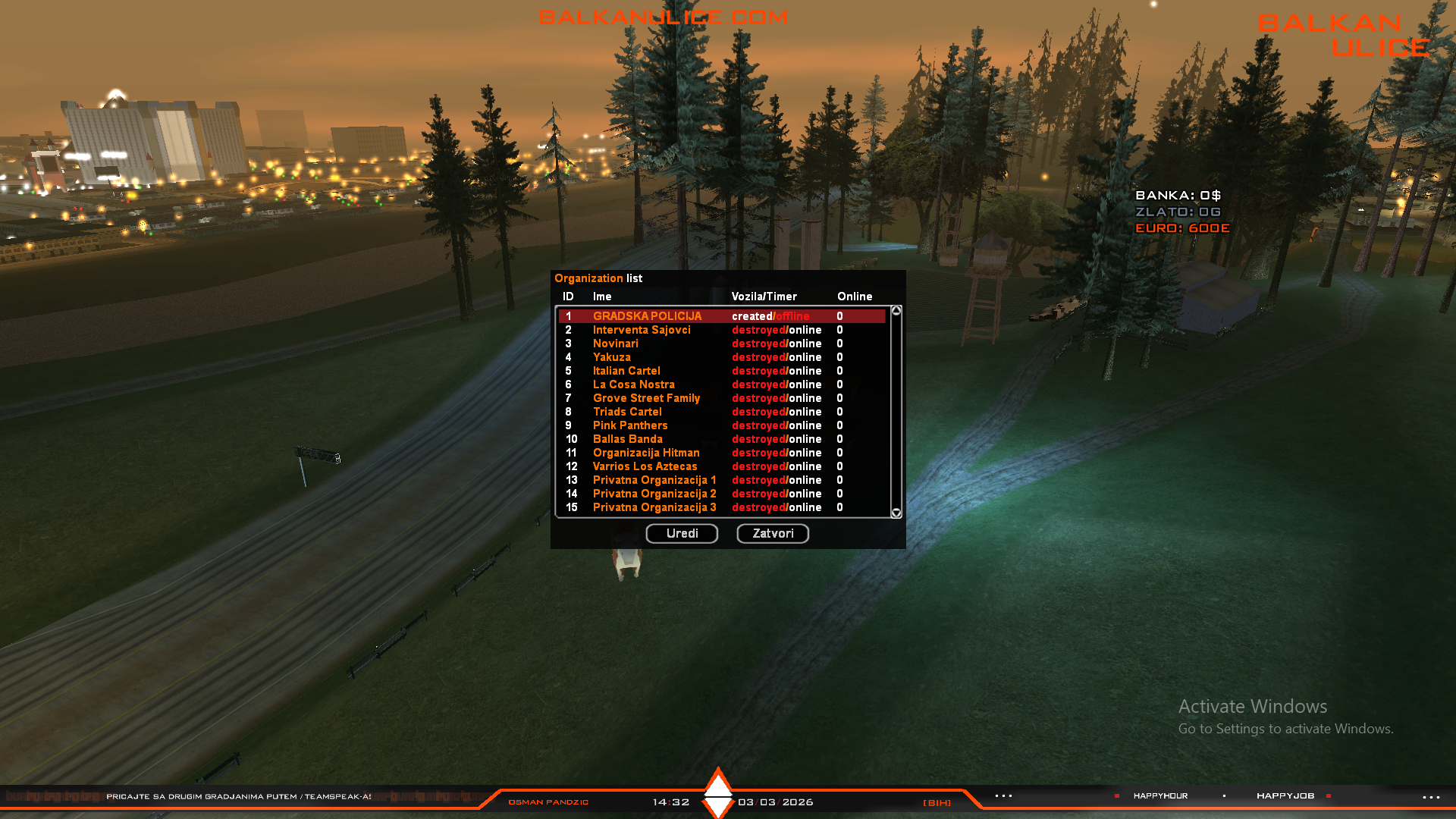1456x819 pixels.
Task: Select Privatna Organizacija 3
Action: (654, 507)
